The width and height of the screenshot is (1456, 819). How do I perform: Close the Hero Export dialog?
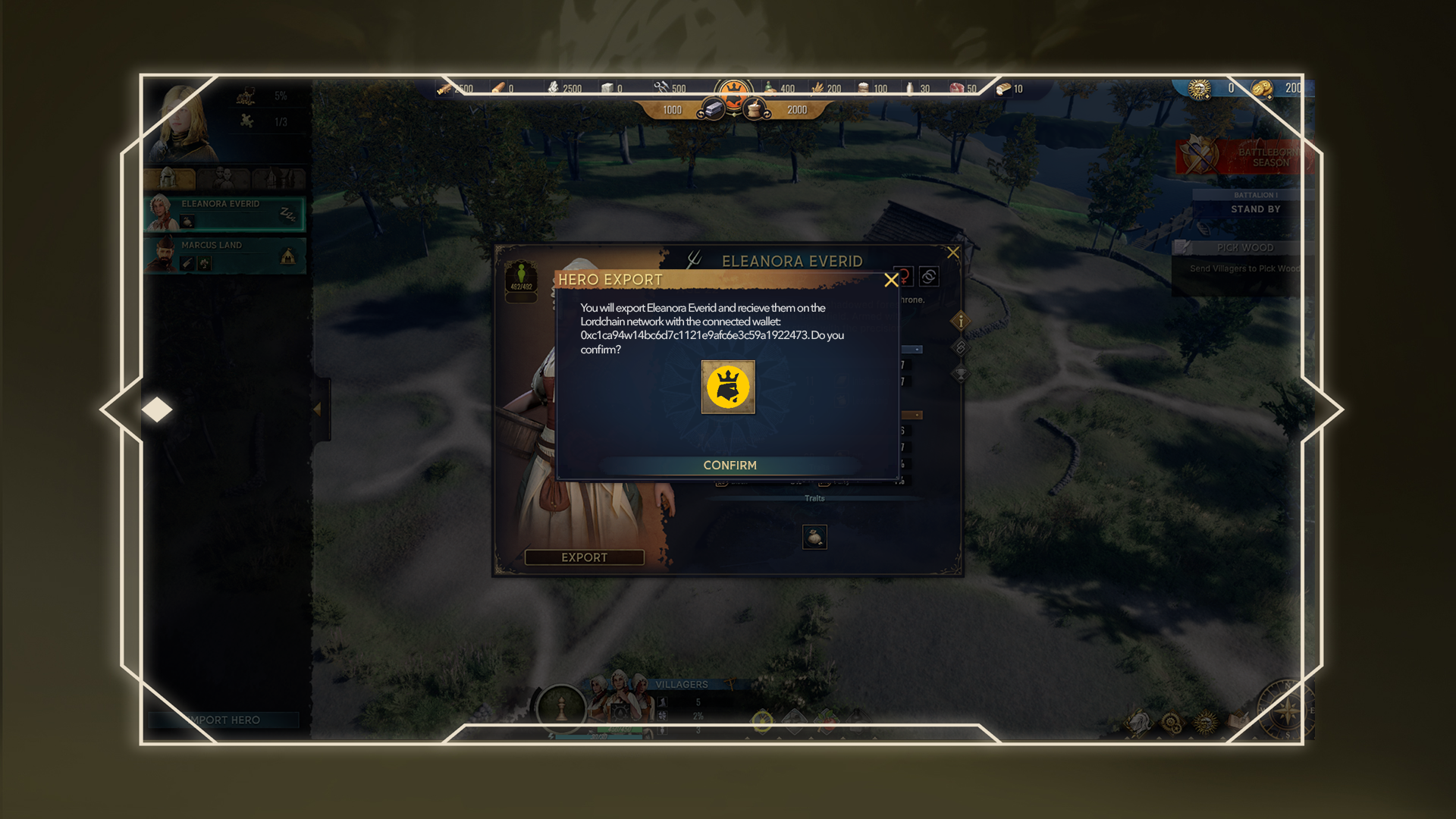pyautogui.click(x=891, y=281)
